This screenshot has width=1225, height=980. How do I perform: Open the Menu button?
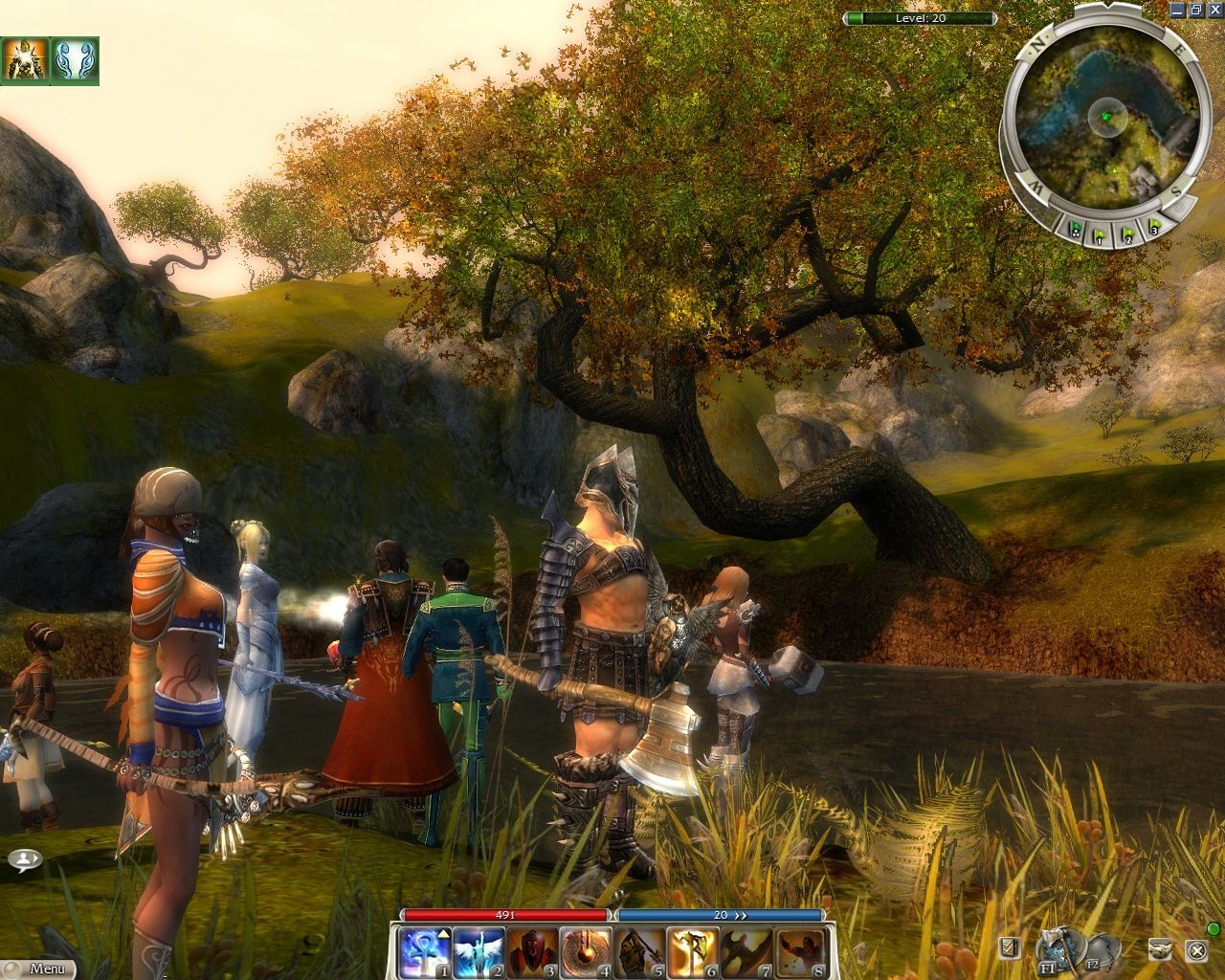click(38, 969)
